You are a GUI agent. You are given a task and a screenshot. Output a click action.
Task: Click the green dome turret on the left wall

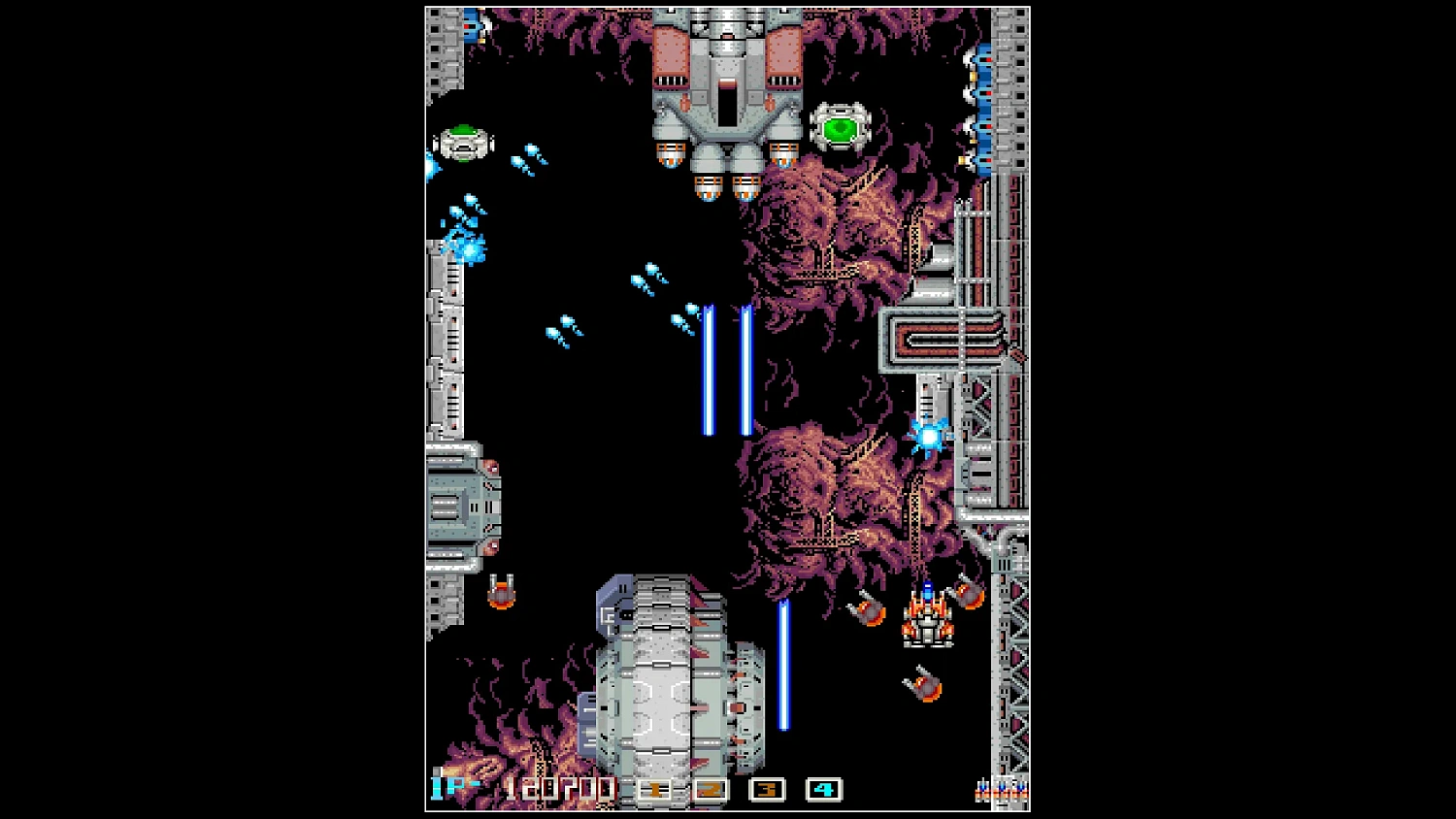coord(464,142)
